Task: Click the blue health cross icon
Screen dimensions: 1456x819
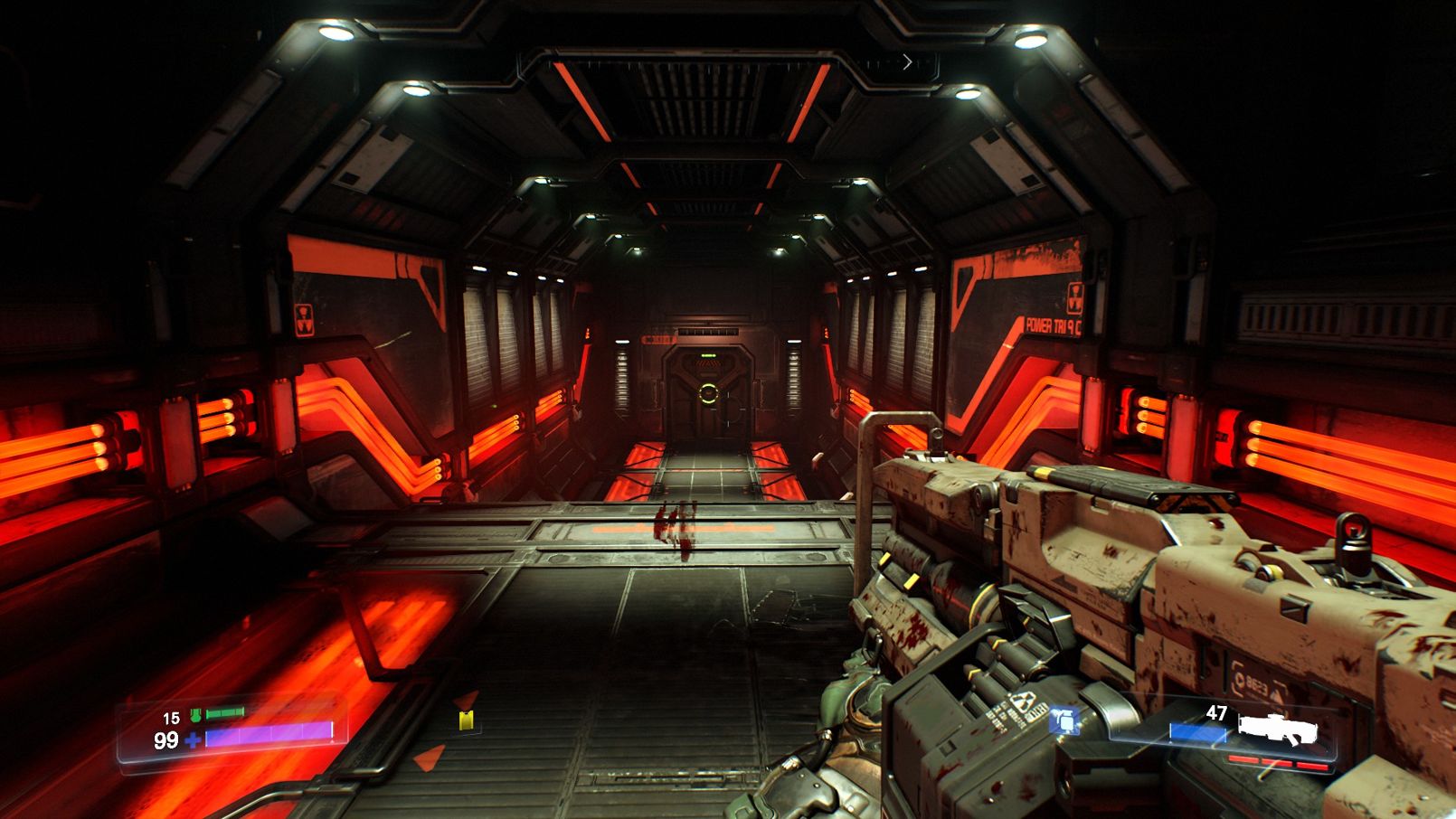Action: click(193, 740)
